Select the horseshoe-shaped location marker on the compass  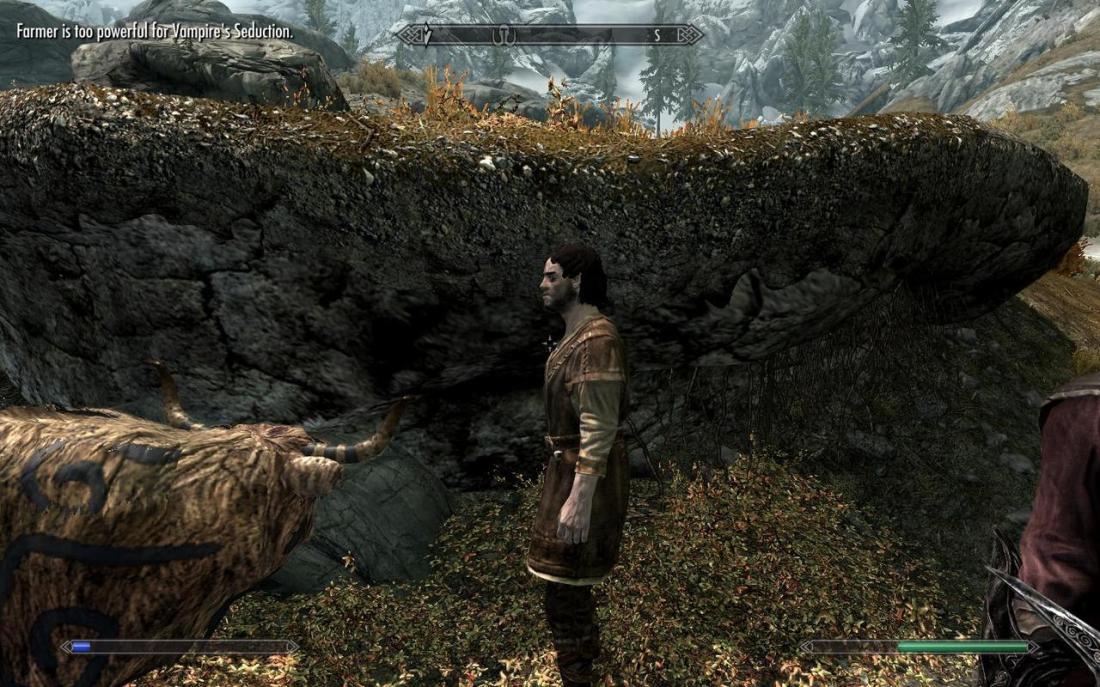[503, 35]
